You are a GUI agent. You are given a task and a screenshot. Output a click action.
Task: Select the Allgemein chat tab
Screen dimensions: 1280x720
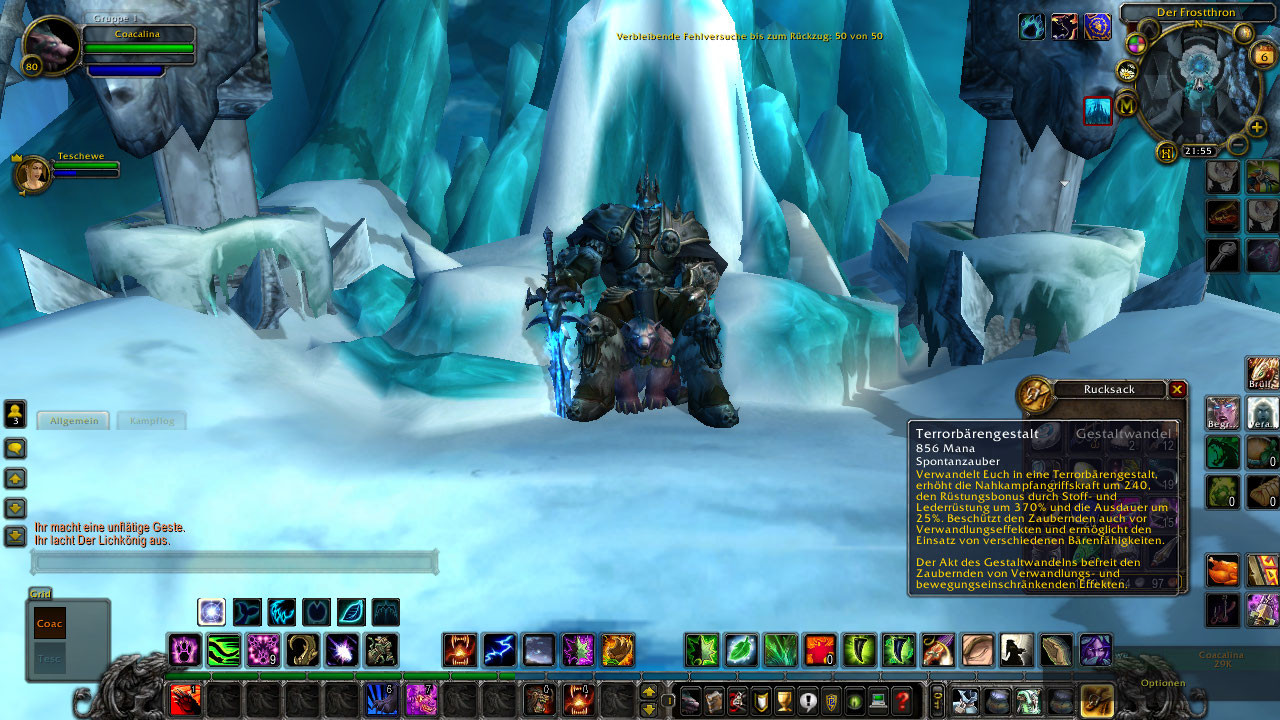[x=75, y=421]
